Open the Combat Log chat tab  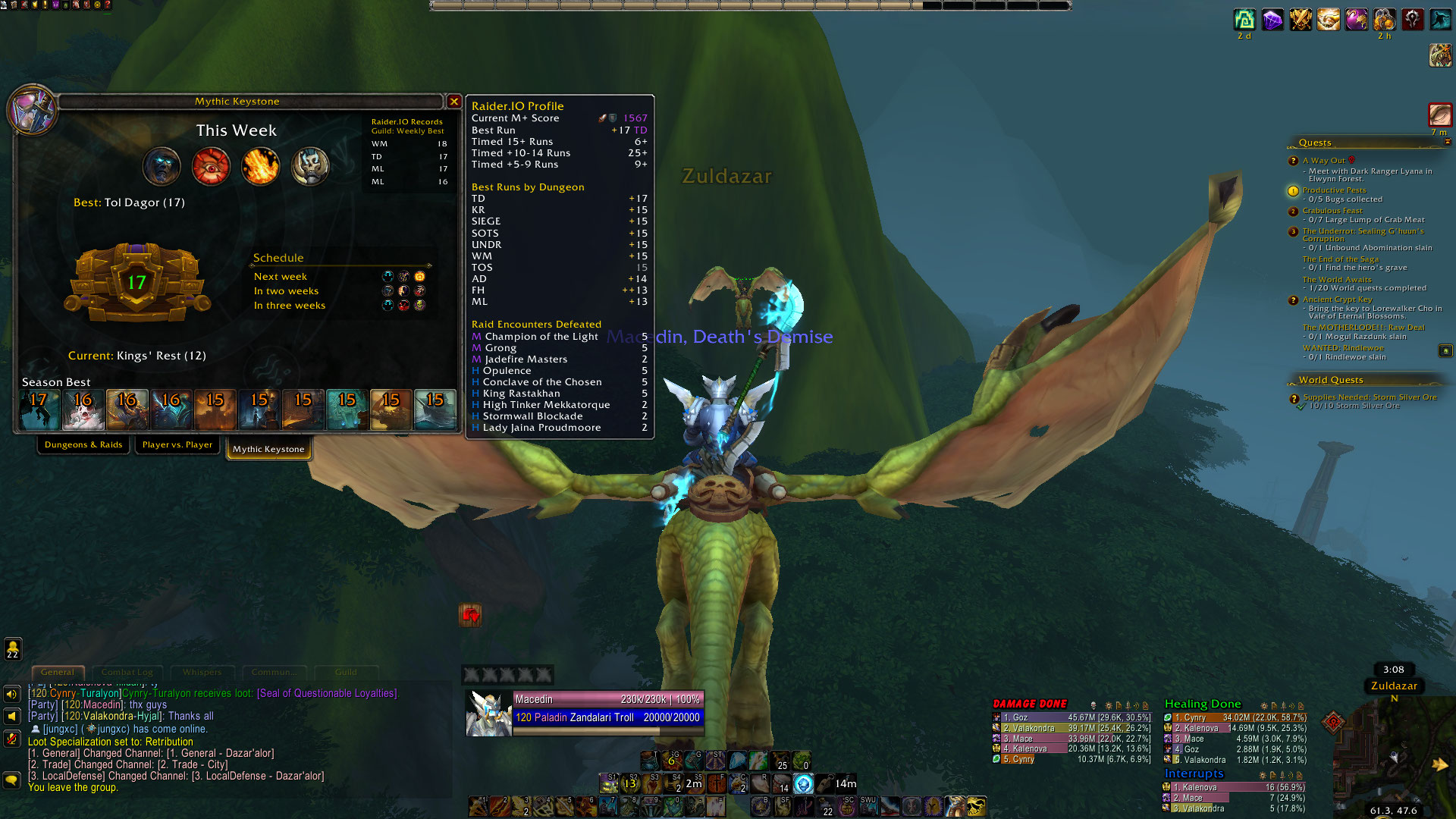pyautogui.click(x=127, y=672)
